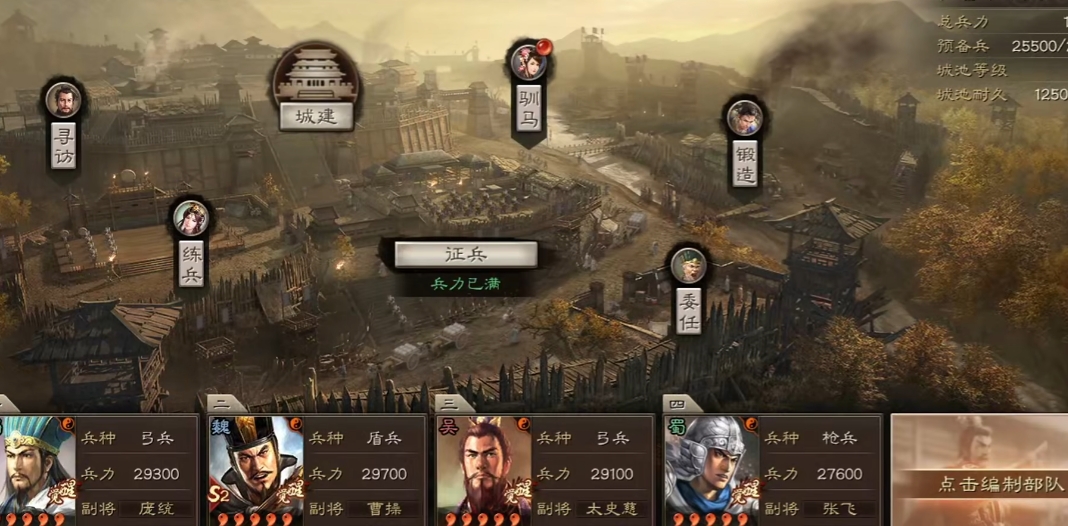
Task: Open the 城建 city construction menu
Action: point(316,115)
